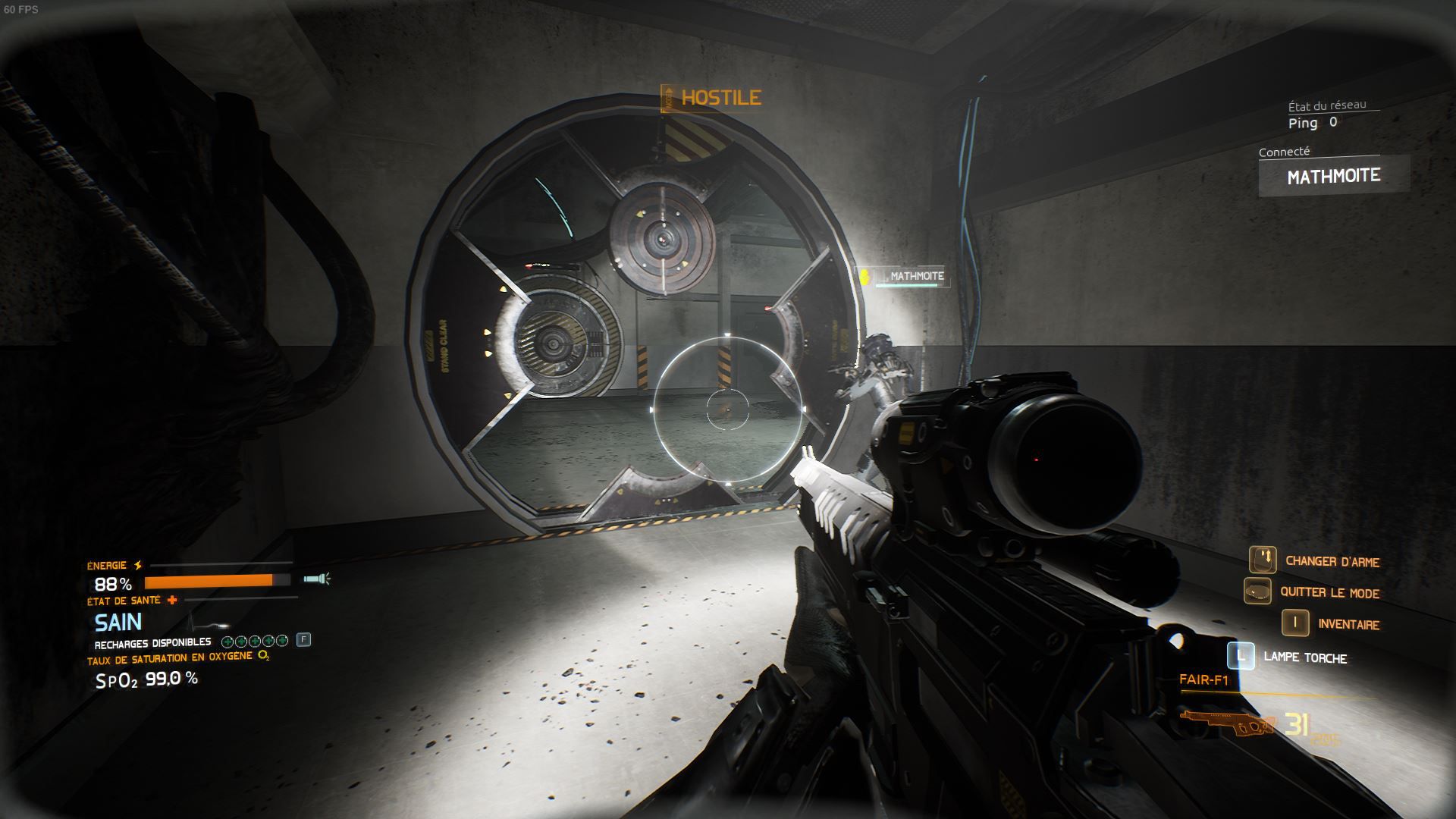Click the flashlight icon beside the energy bar
Screen dimensions: 1456x819
pos(317,580)
